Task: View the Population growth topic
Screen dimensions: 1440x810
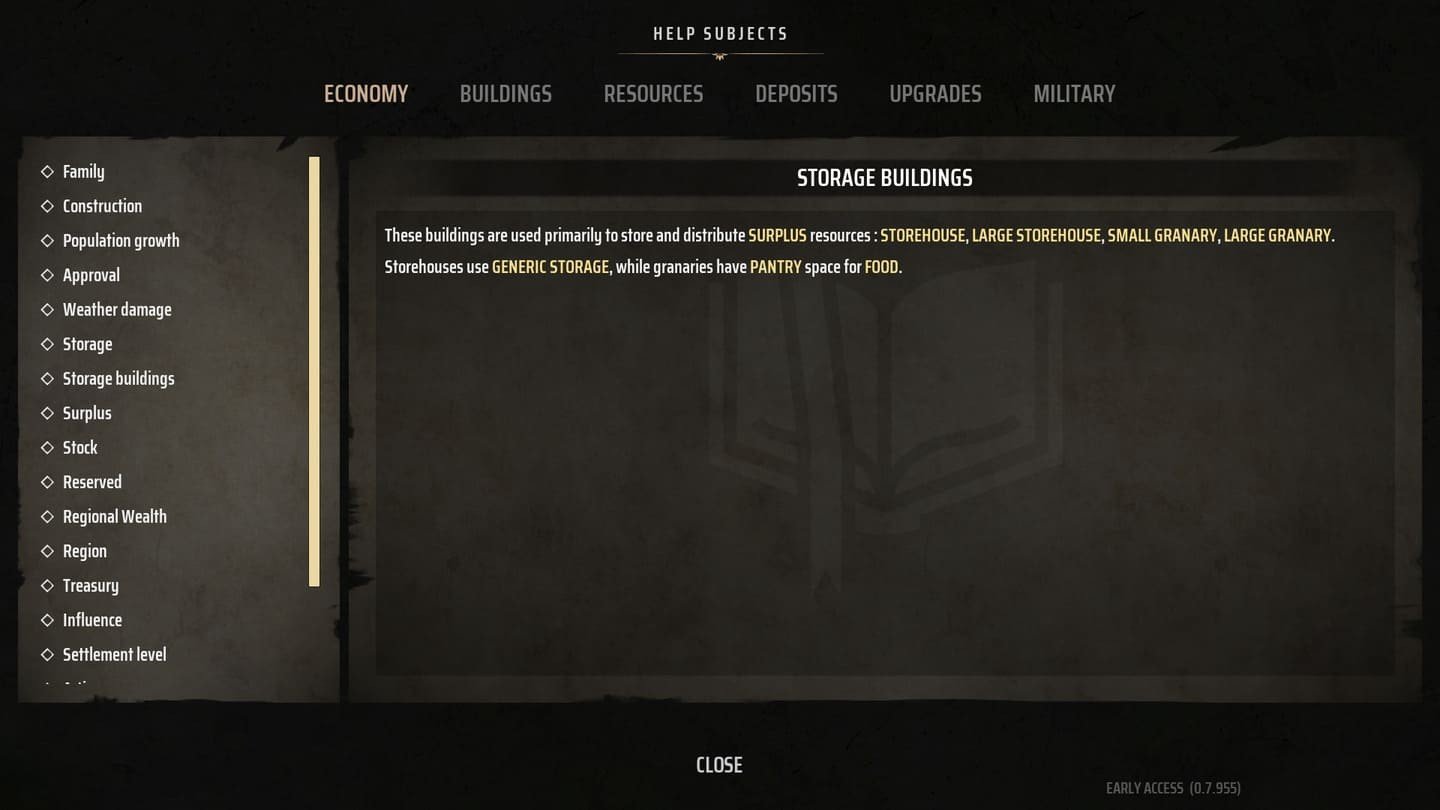Action: pyautogui.click(x=121, y=241)
